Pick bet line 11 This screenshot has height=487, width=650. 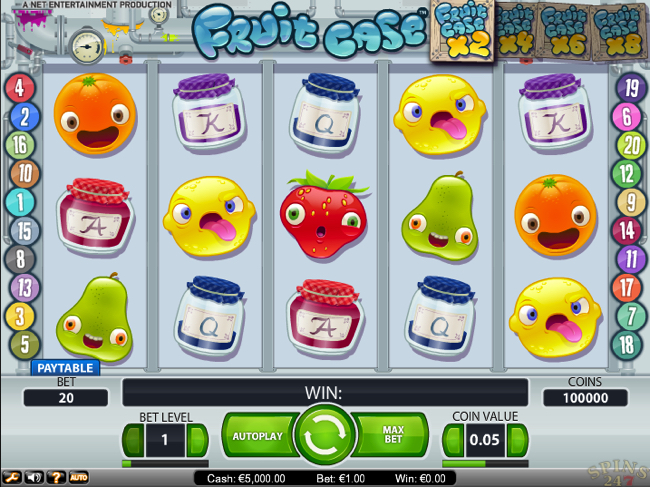click(x=630, y=260)
